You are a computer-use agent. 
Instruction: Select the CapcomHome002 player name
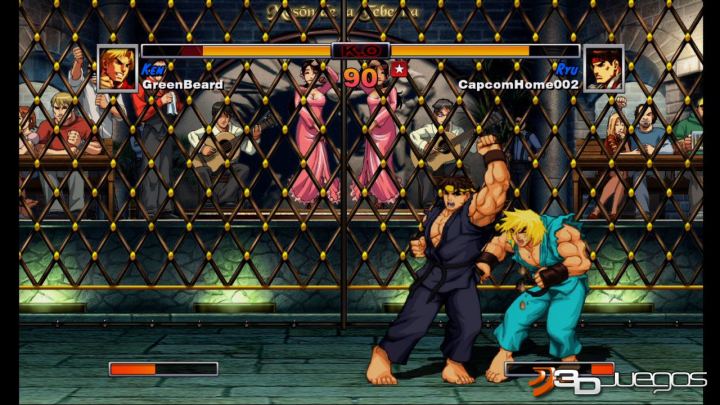tap(518, 85)
